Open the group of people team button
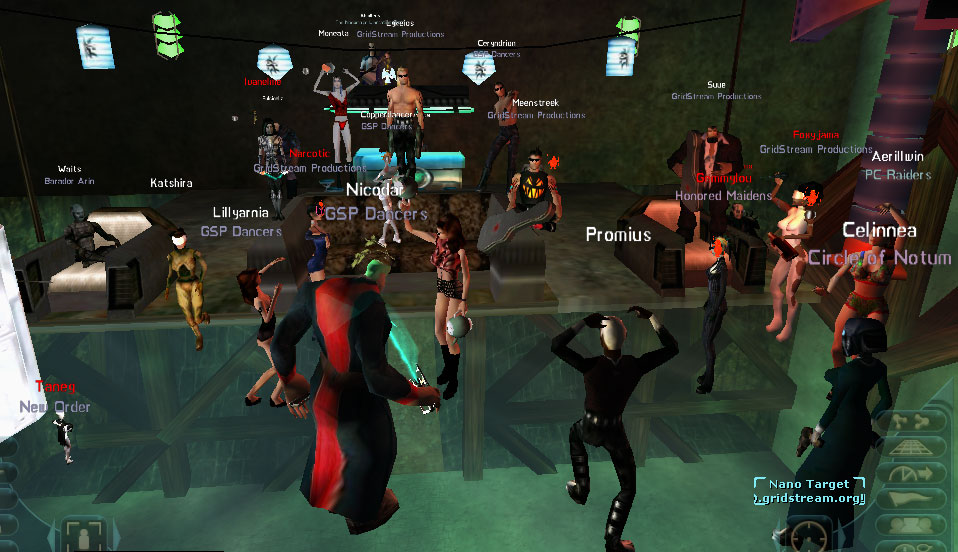Viewport: 958px width, 552px height. [909, 523]
